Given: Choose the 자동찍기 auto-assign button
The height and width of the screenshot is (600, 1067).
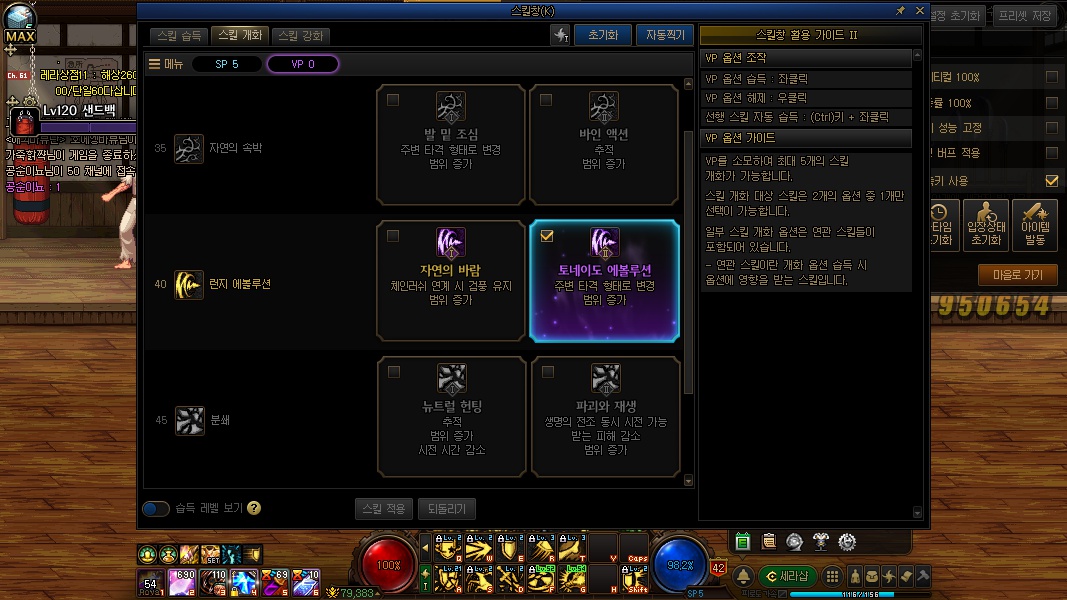Looking at the screenshot, I should (664, 35).
